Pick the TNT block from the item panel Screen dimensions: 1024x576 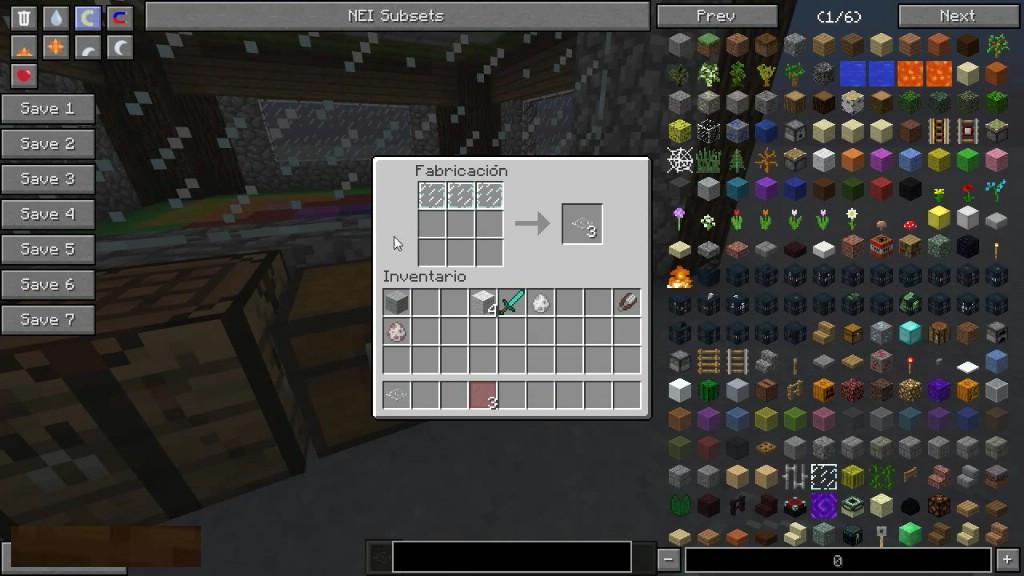point(881,245)
